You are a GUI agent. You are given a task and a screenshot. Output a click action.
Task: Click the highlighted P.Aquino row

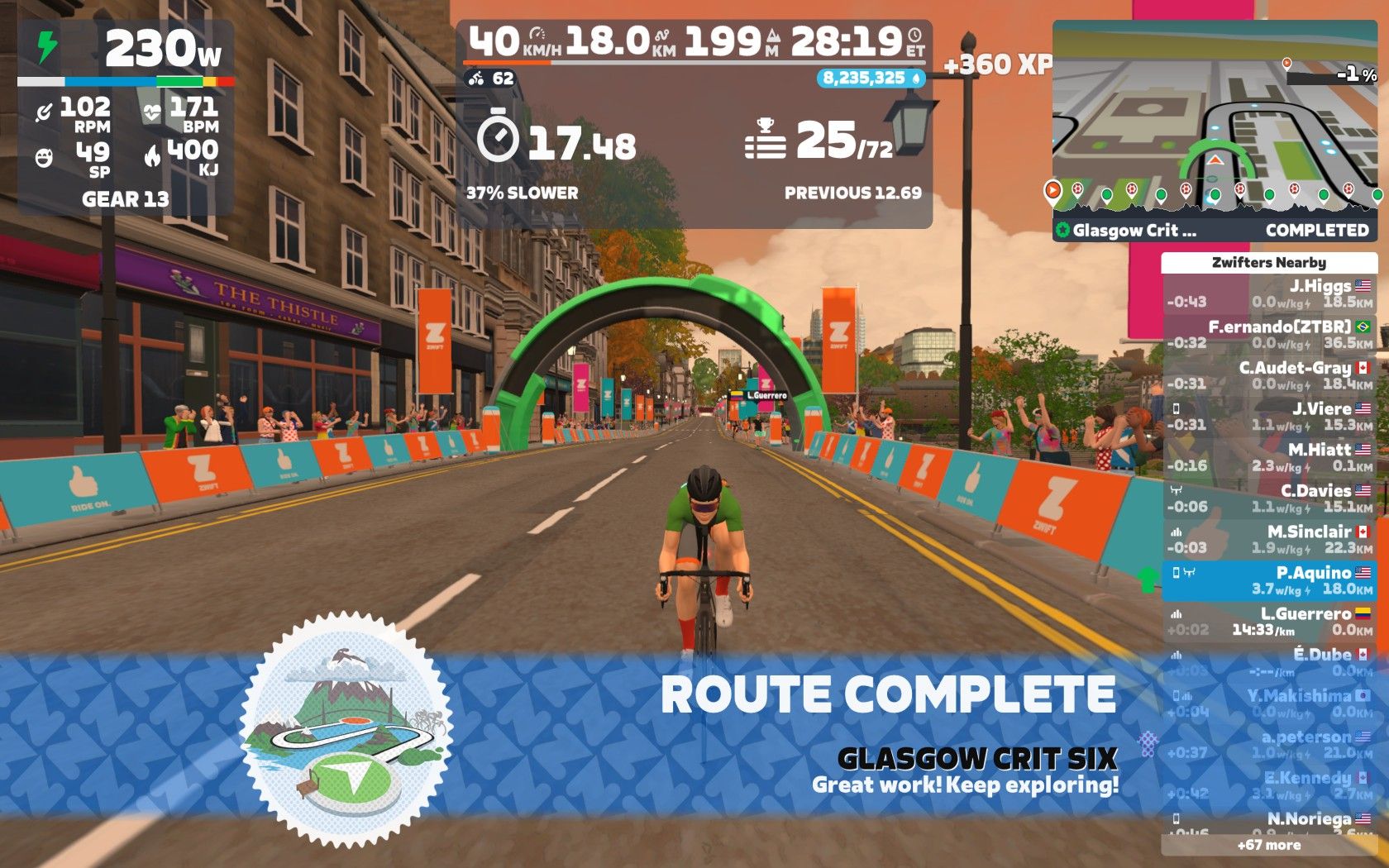coord(1268,580)
